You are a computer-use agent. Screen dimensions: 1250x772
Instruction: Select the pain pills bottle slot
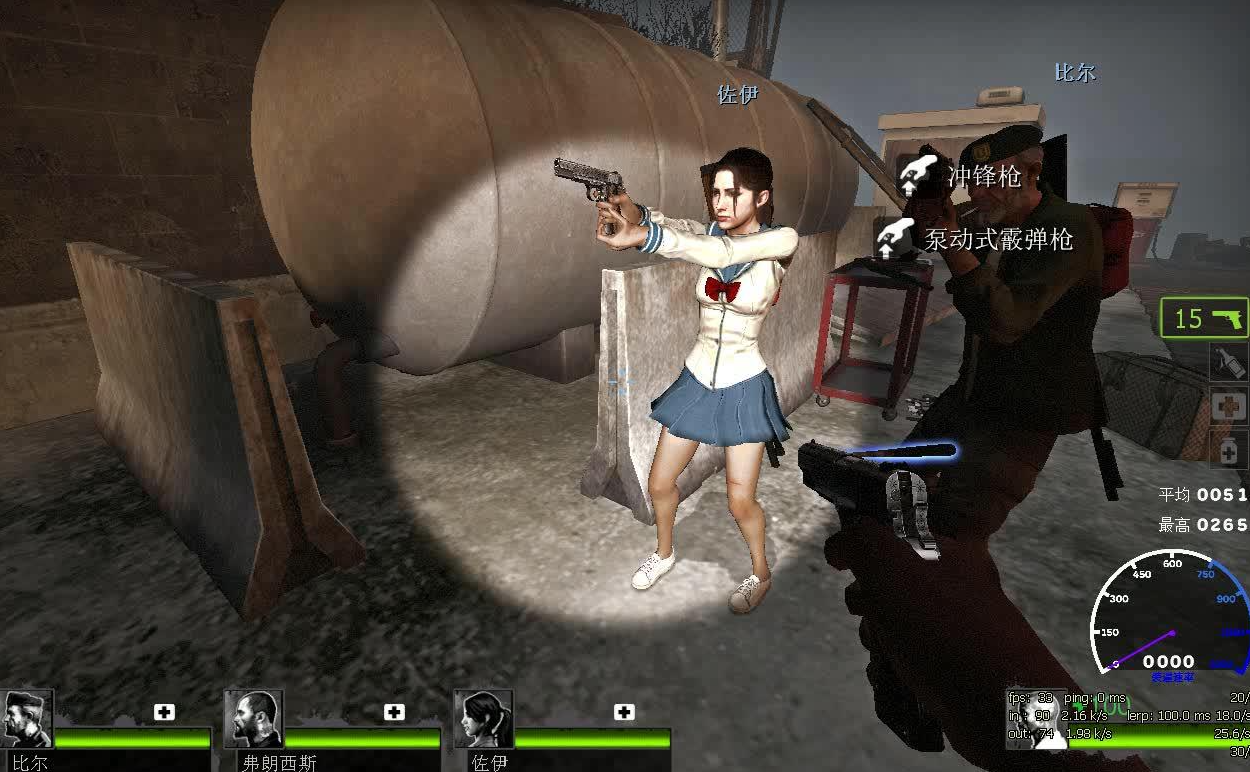1228,449
